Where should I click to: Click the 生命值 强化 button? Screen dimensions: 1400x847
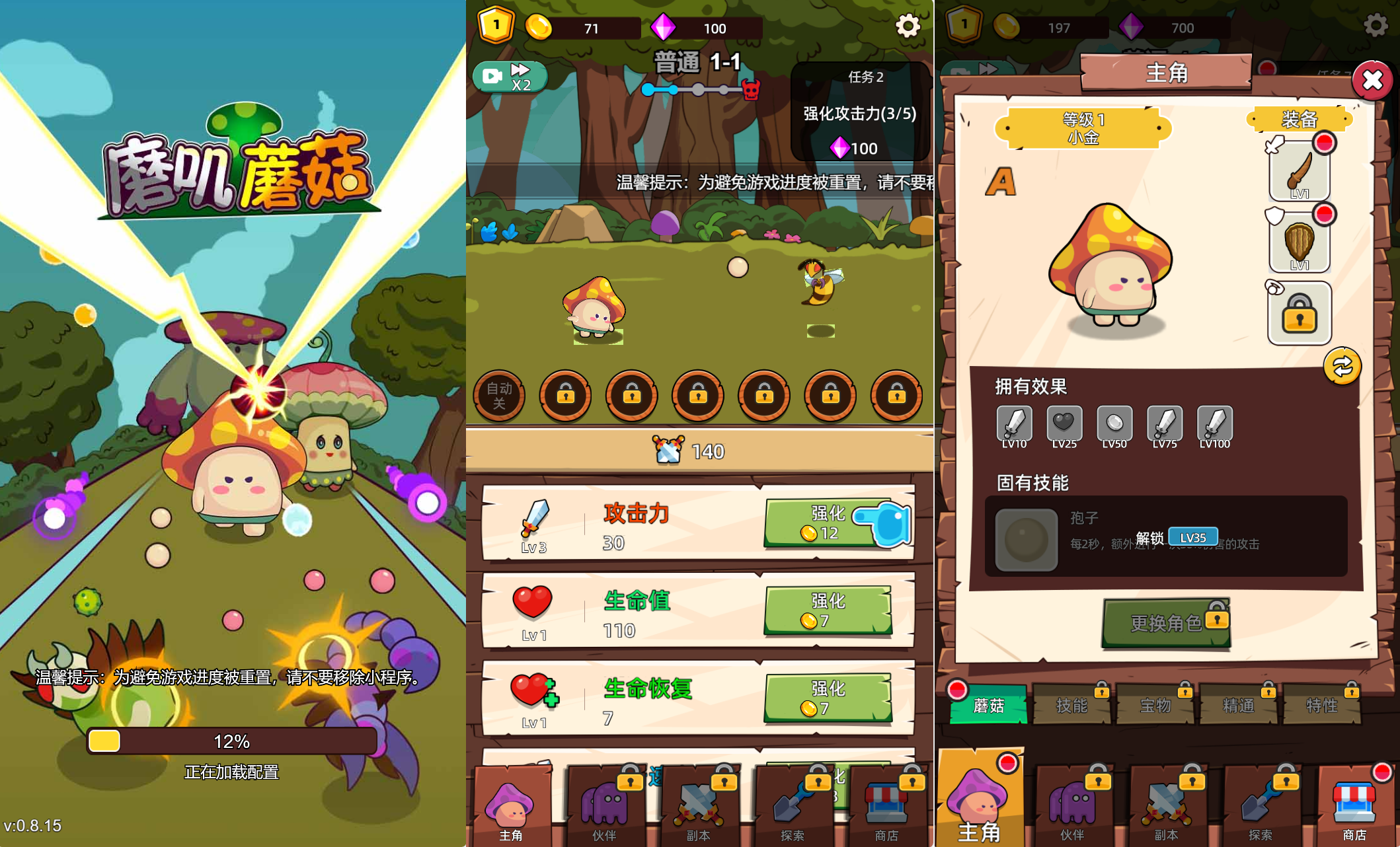[x=828, y=610]
